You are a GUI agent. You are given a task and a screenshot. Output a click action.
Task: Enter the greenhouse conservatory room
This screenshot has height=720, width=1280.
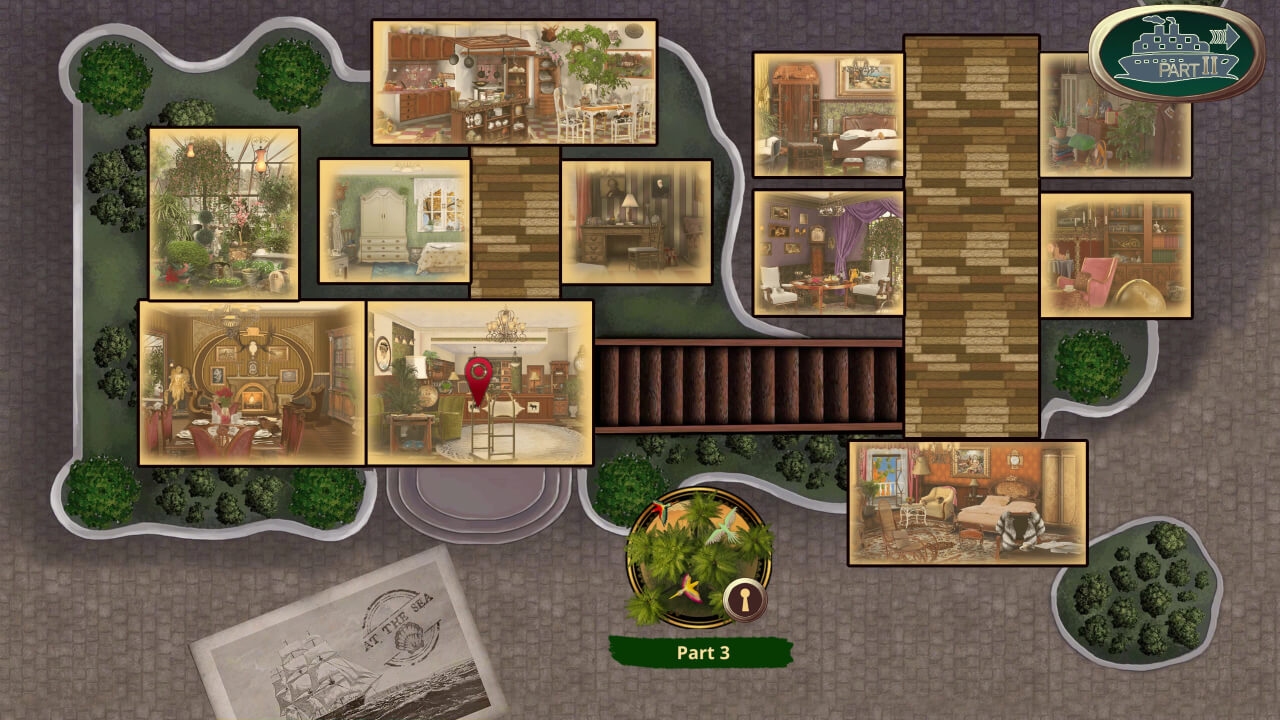click(x=222, y=213)
